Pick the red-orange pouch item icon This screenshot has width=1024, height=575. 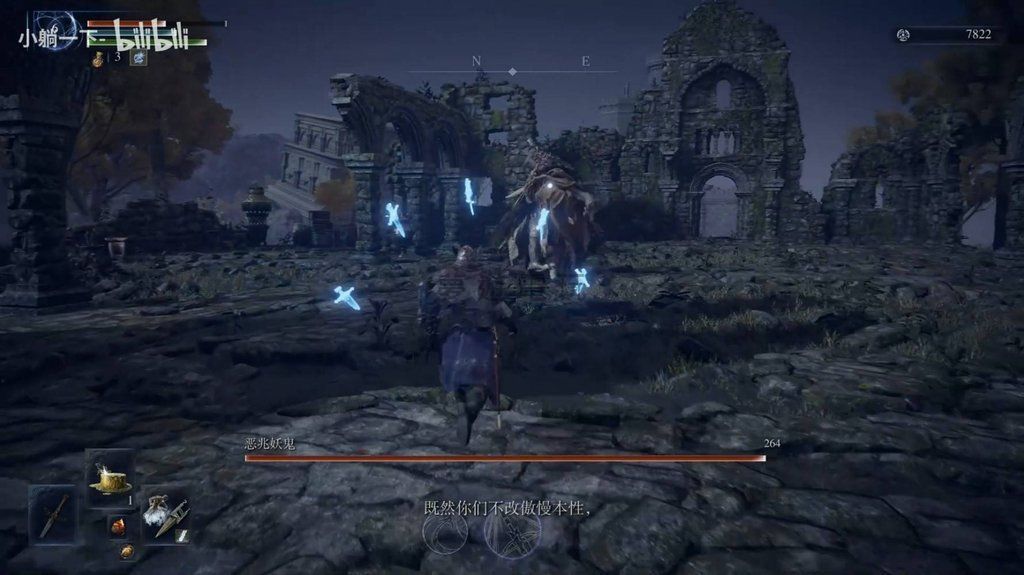[118, 526]
